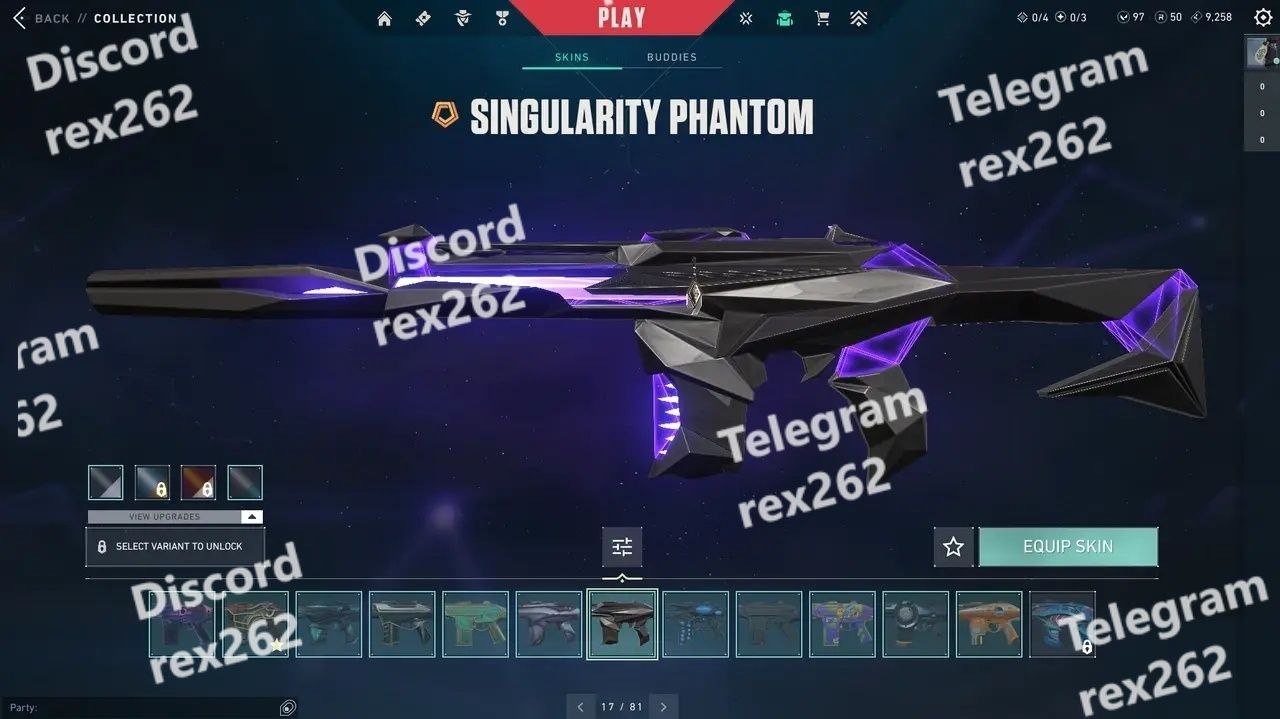Viewport: 1280px width, 719px height.
Task: Select the orange Phantom skin thumbnail
Action: 989,624
